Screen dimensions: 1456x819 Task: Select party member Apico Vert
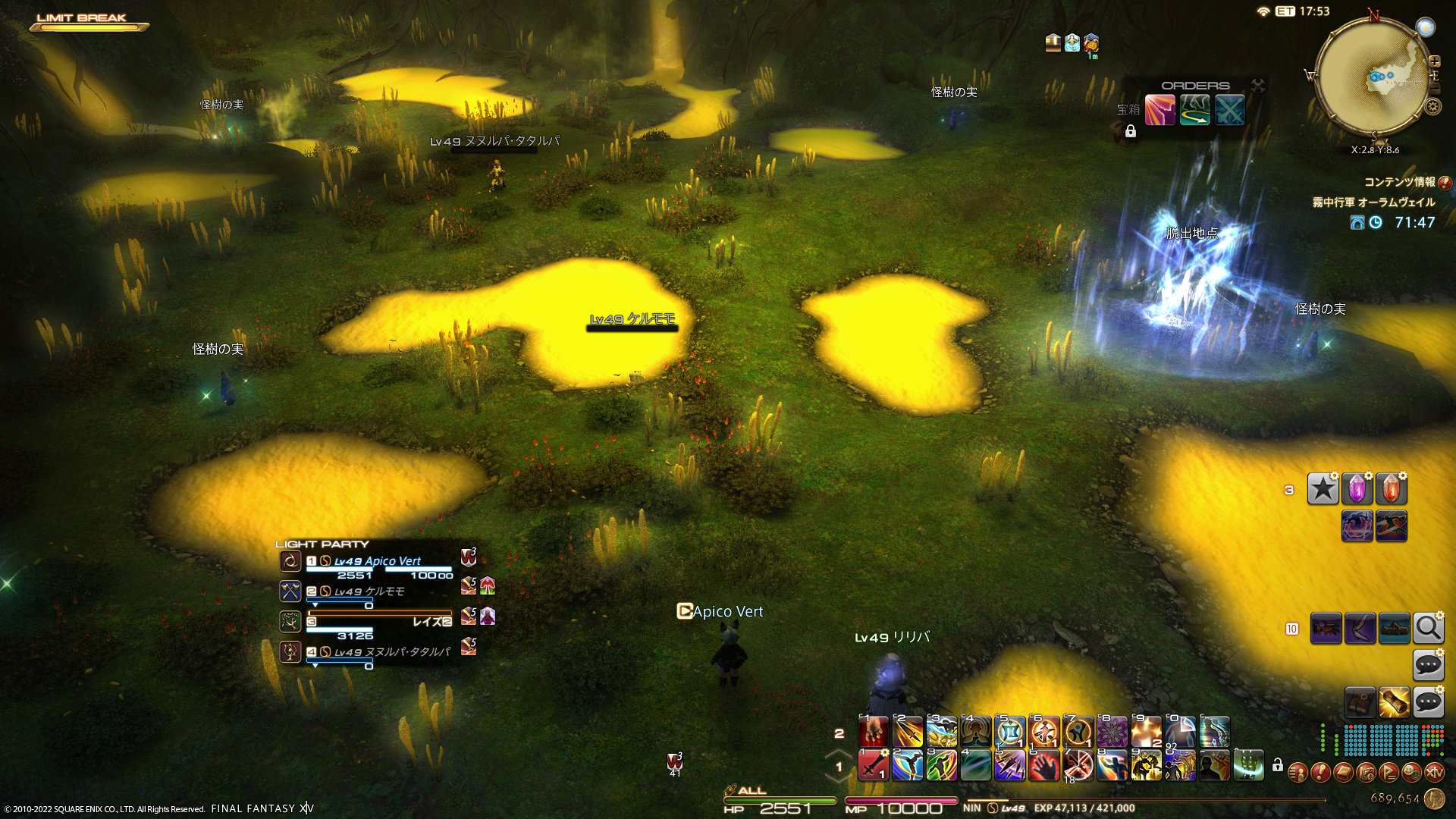click(378, 561)
